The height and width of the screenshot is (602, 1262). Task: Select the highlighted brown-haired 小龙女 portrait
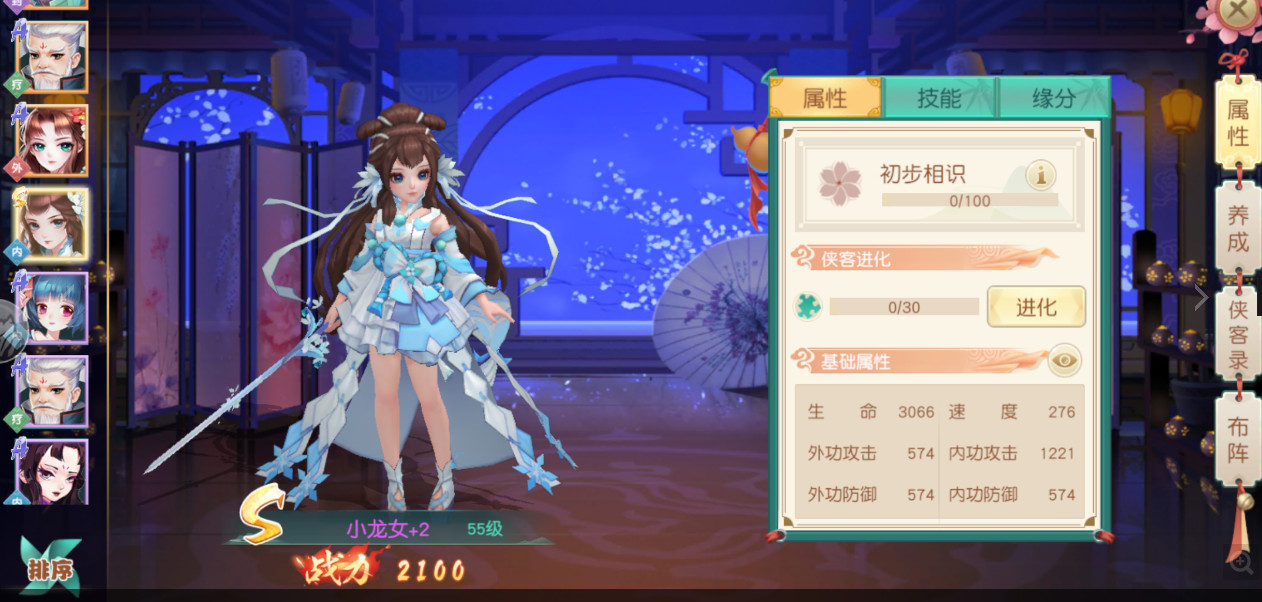click(50, 224)
